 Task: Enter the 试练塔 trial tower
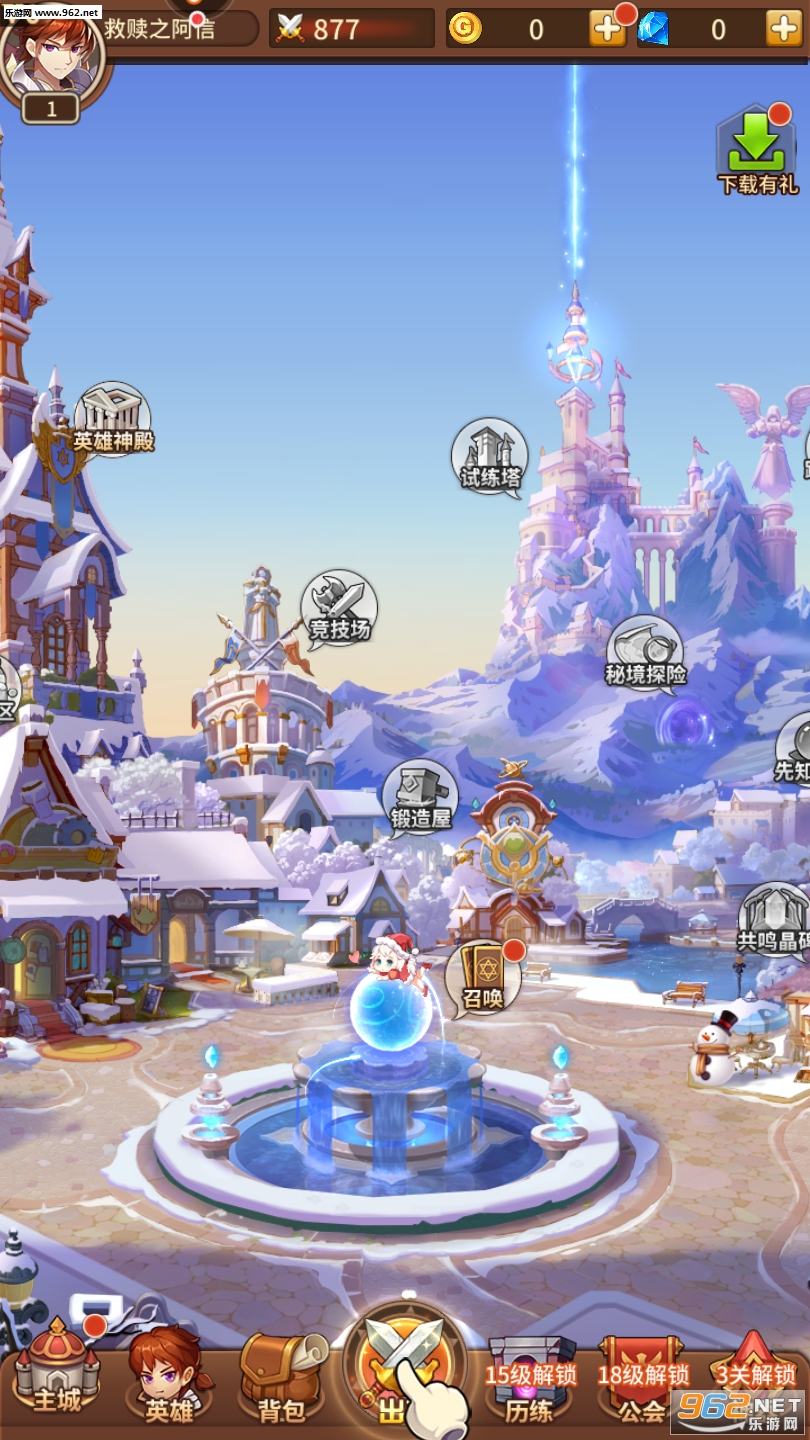[490, 457]
